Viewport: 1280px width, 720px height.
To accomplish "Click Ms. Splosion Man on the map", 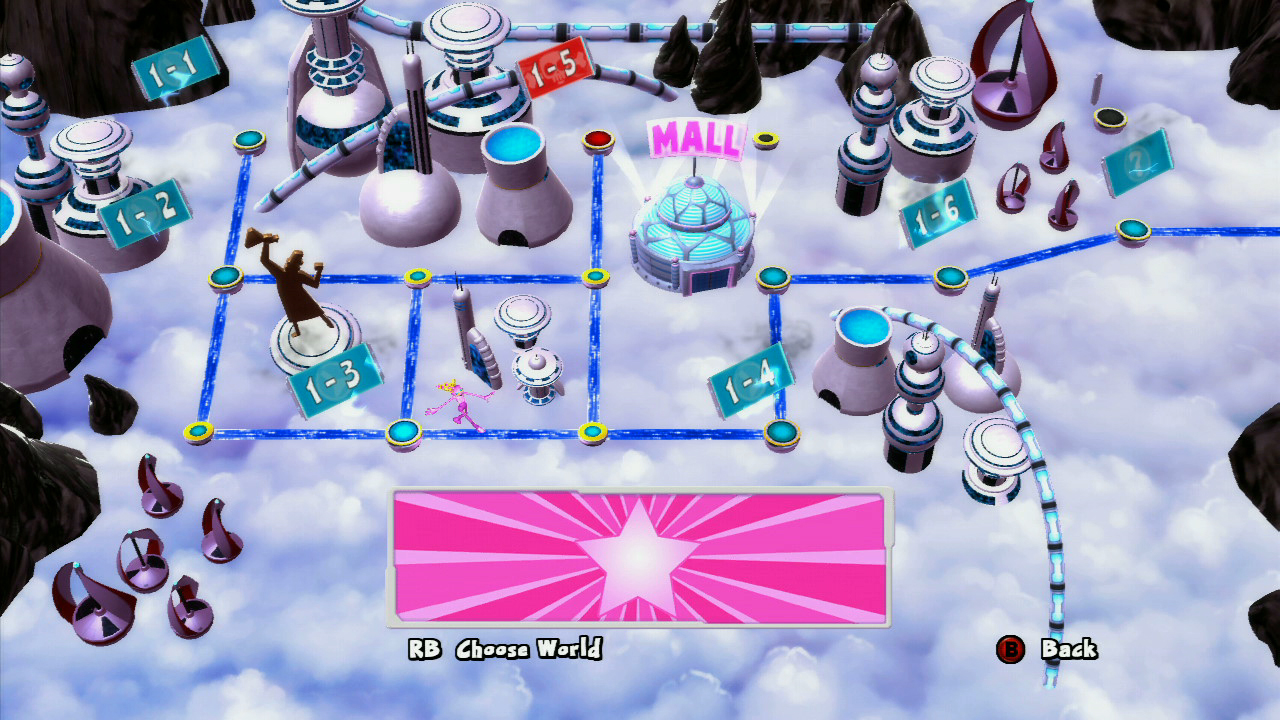I will pos(460,400).
